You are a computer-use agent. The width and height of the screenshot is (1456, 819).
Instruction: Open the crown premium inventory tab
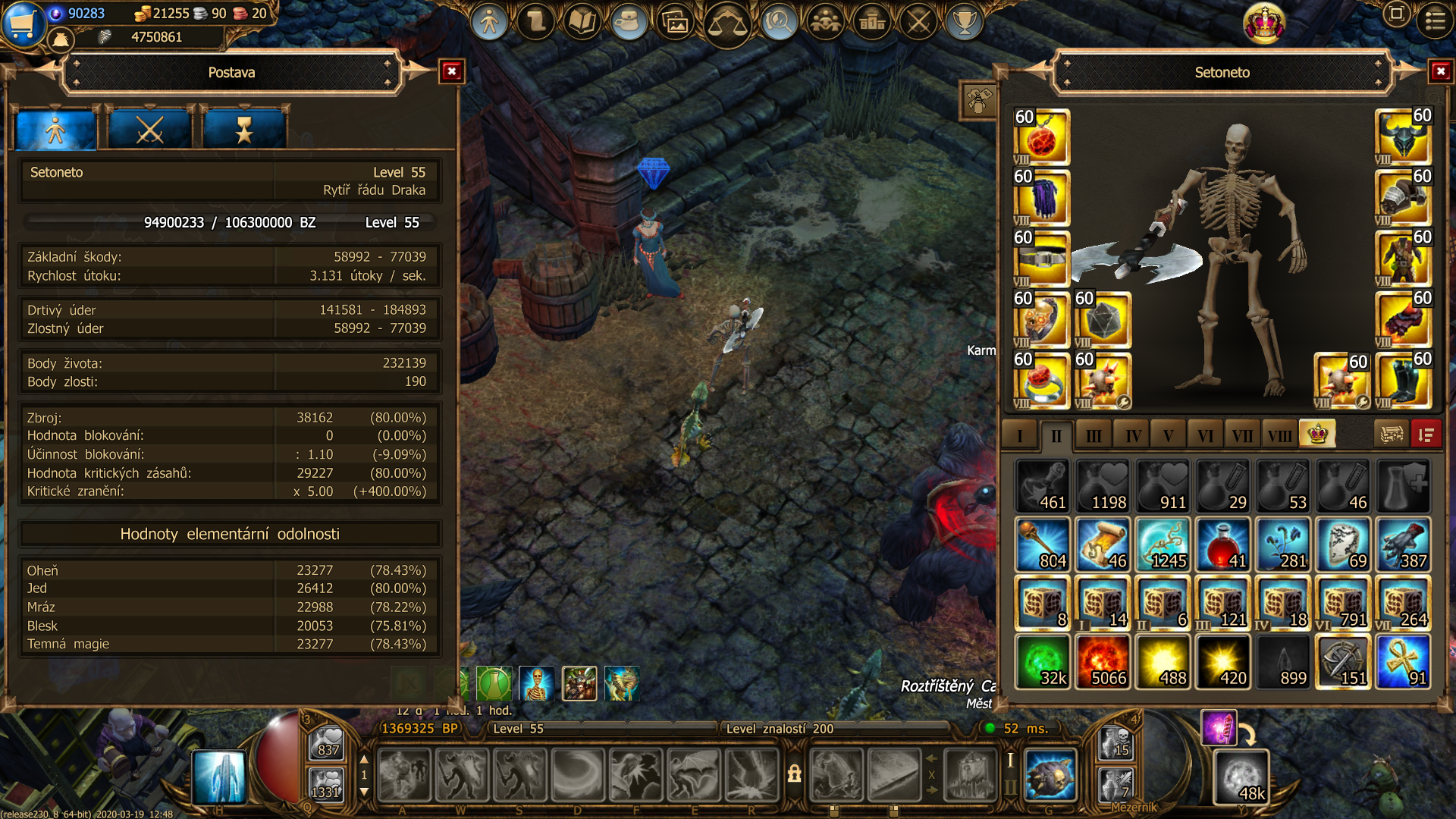[x=1317, y=435]
